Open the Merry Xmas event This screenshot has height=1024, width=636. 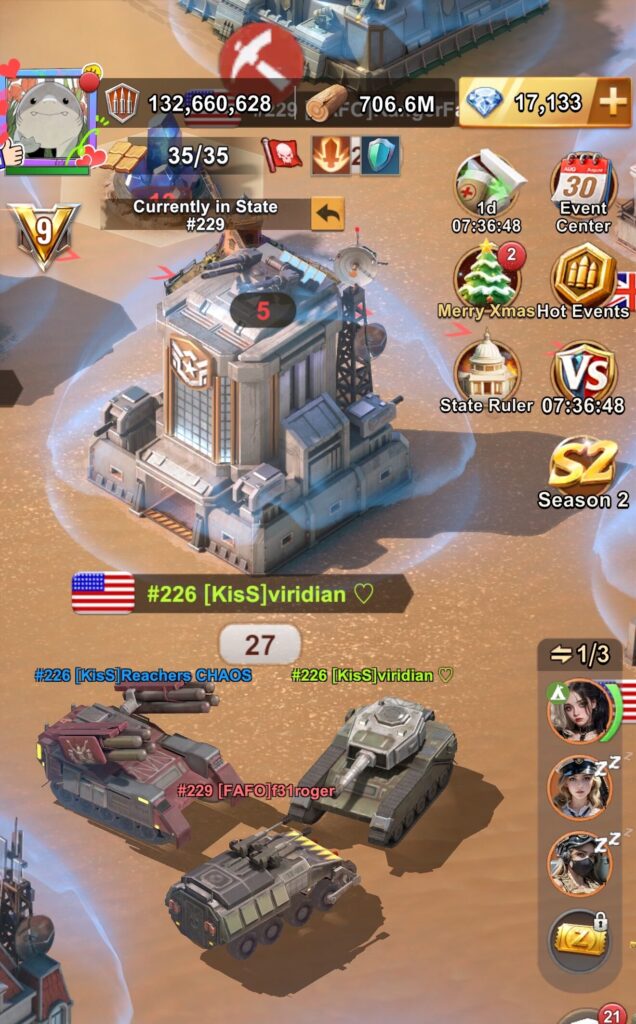click(x=487, y=277)
